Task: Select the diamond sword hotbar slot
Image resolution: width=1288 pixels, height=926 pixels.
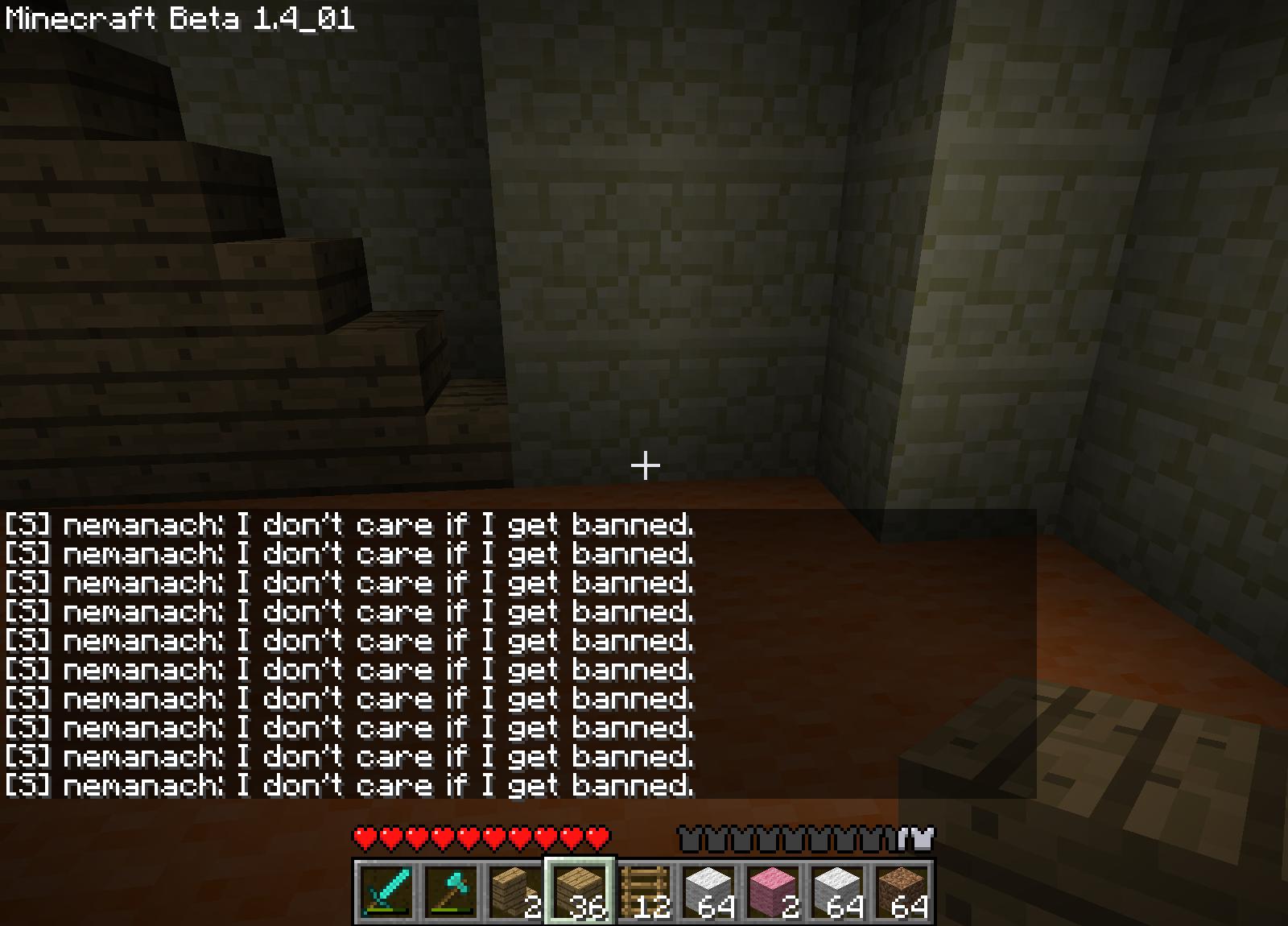Action: [386, 891]
